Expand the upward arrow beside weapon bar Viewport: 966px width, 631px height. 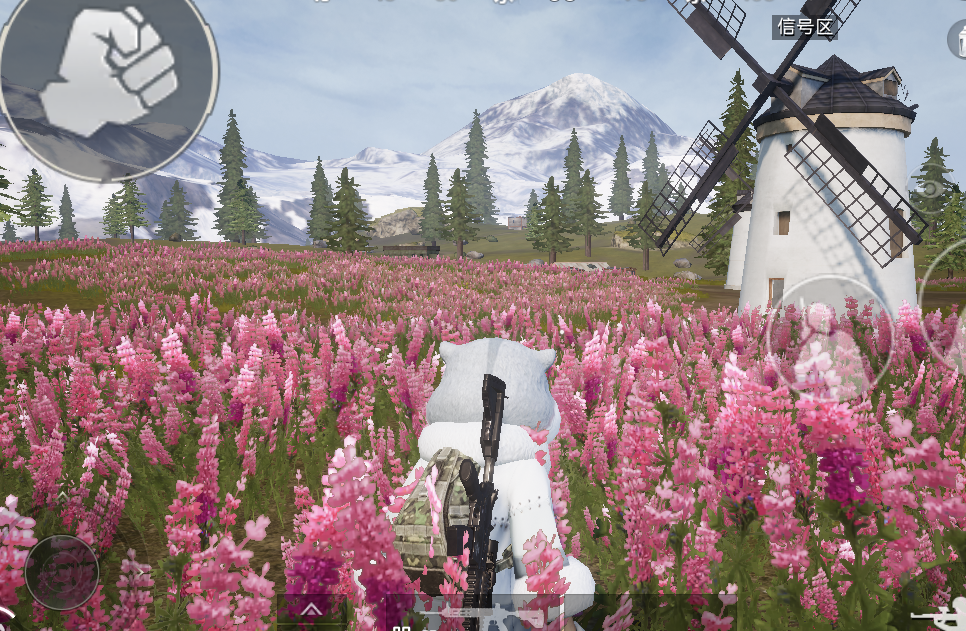pos(312,609)
